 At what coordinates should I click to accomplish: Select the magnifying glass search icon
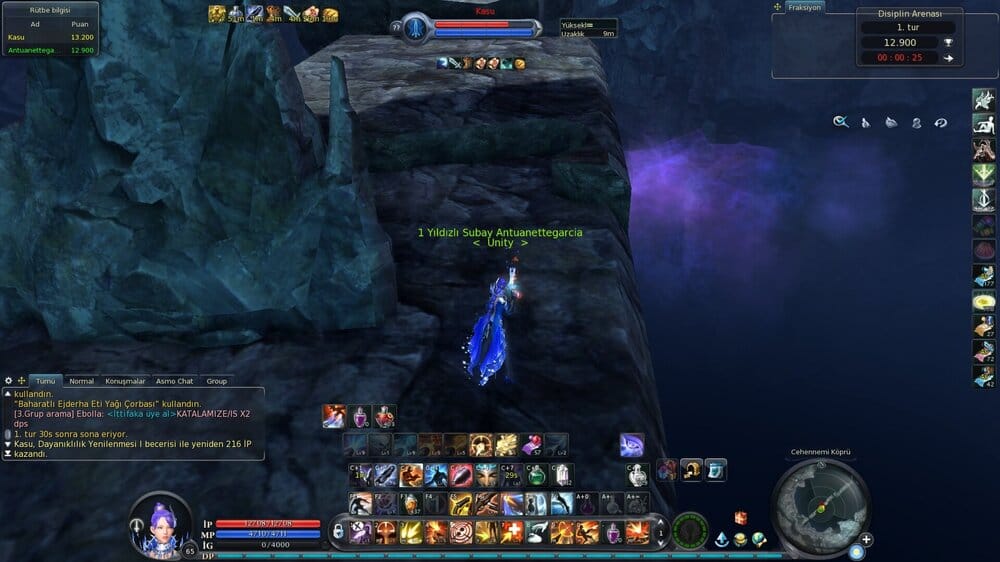click(841, 122)
